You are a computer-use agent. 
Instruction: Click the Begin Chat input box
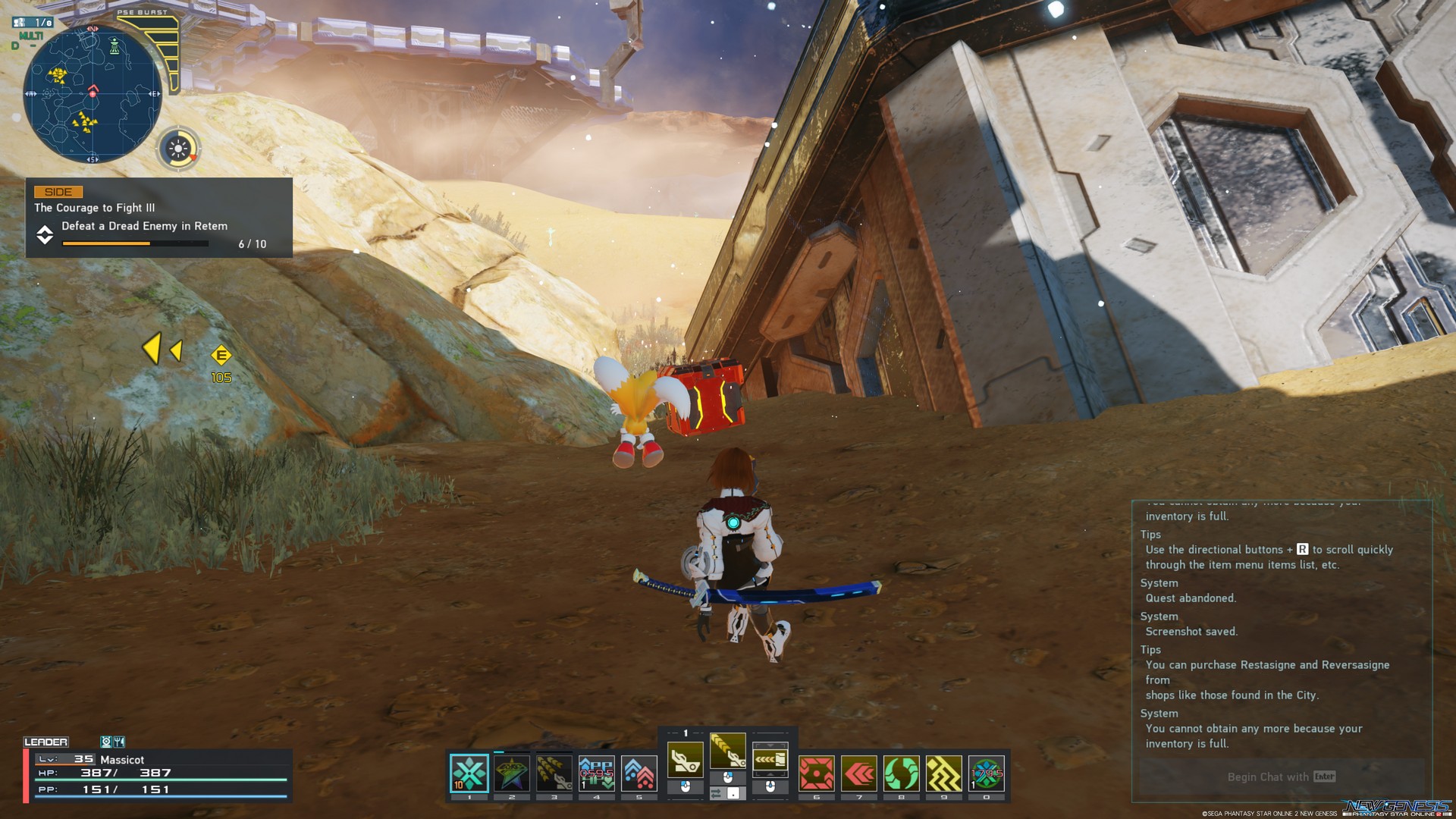tap(1281, 777)
